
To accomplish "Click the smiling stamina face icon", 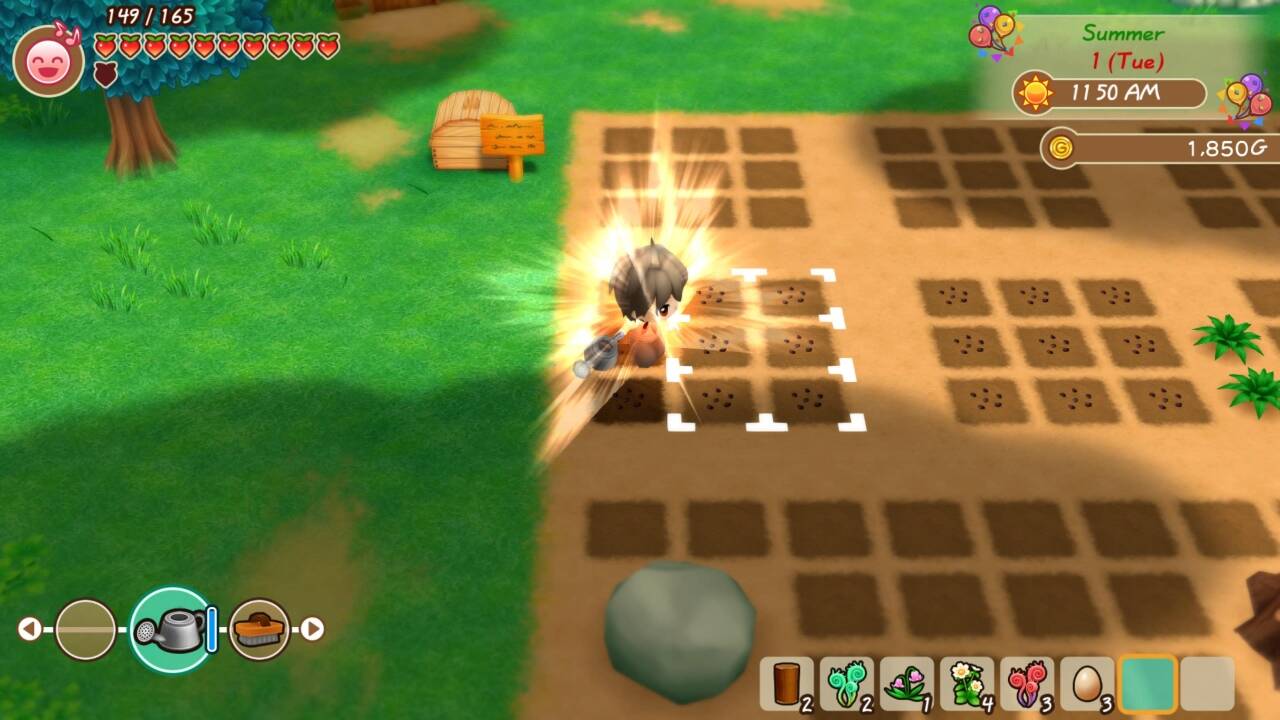I will tap(48, 61).
